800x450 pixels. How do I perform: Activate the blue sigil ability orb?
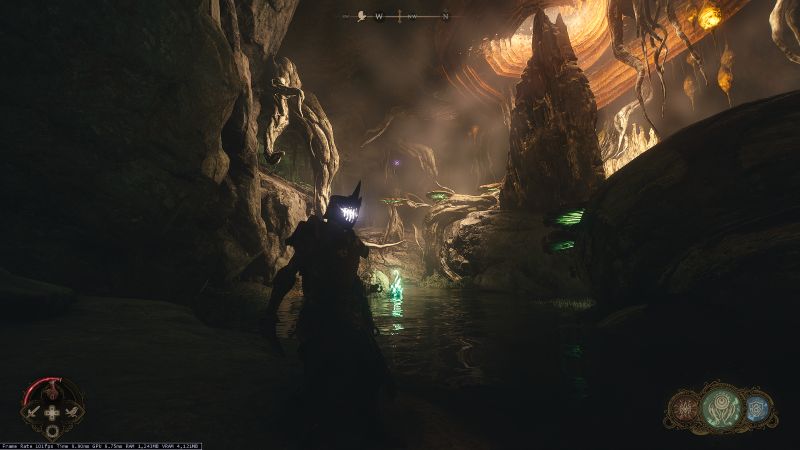pyautogui.click(x=759, y=408)
